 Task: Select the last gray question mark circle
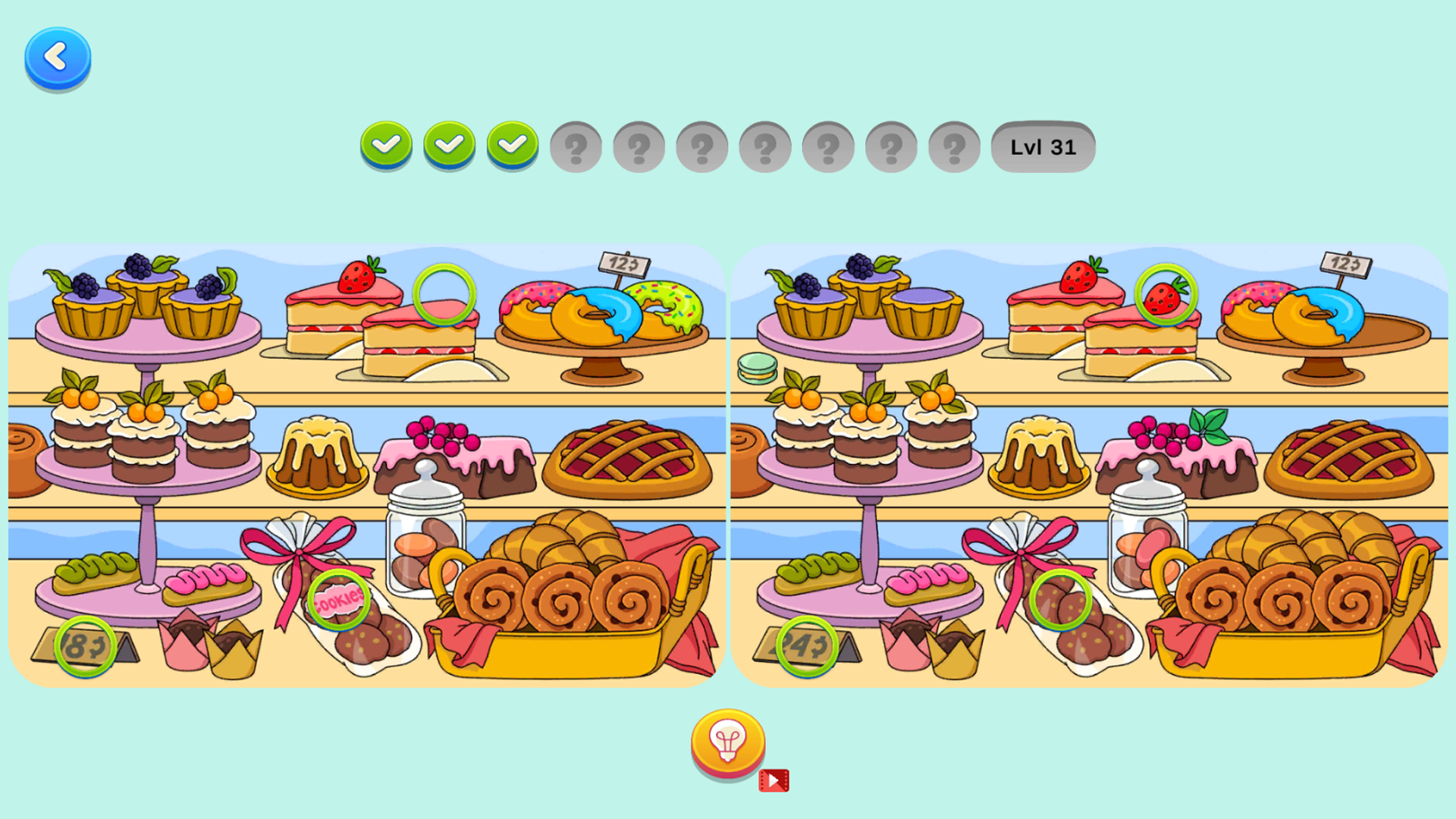pos(953,146)
